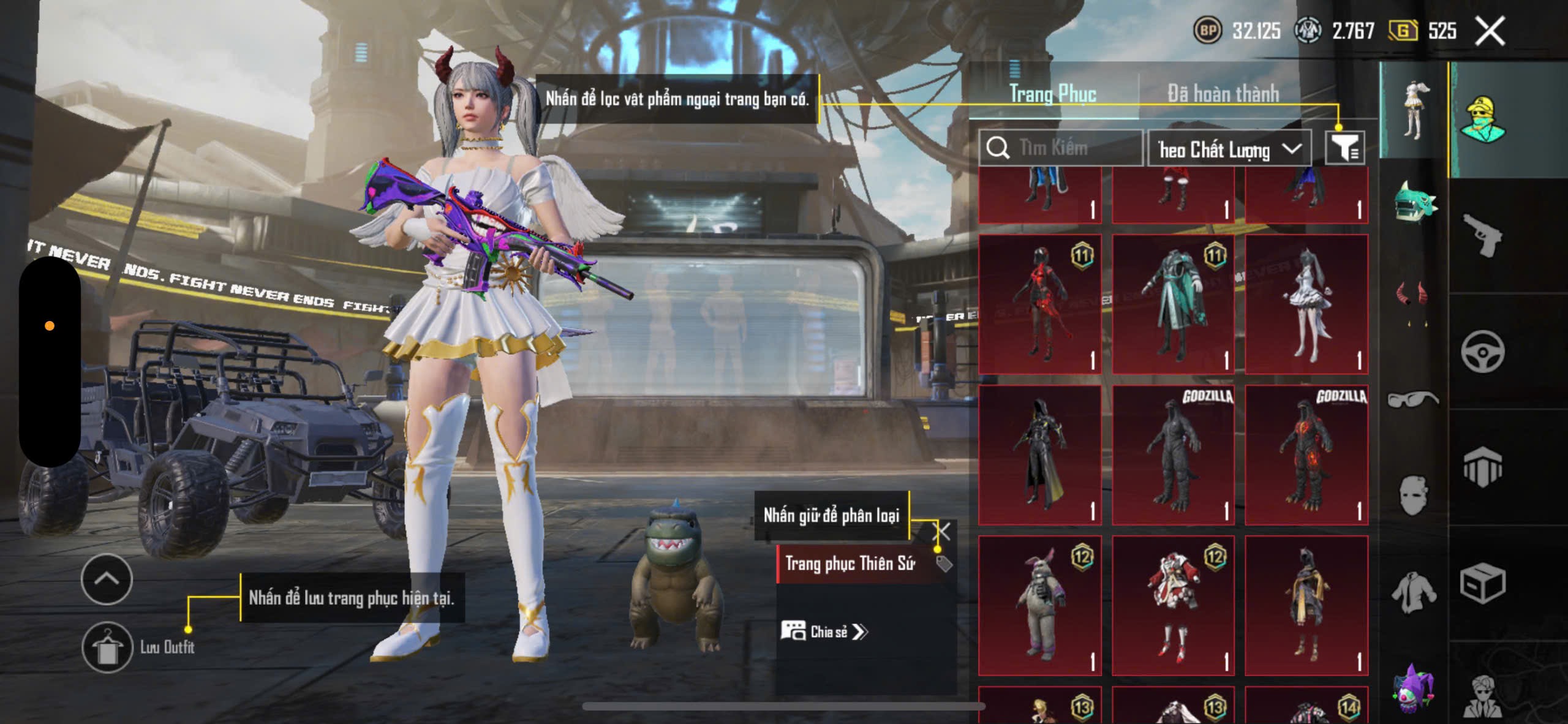This screenshot has width=1568, height=724.
Task: Save the current look with Lưu Outfit
Action: (x=108, y=647)
